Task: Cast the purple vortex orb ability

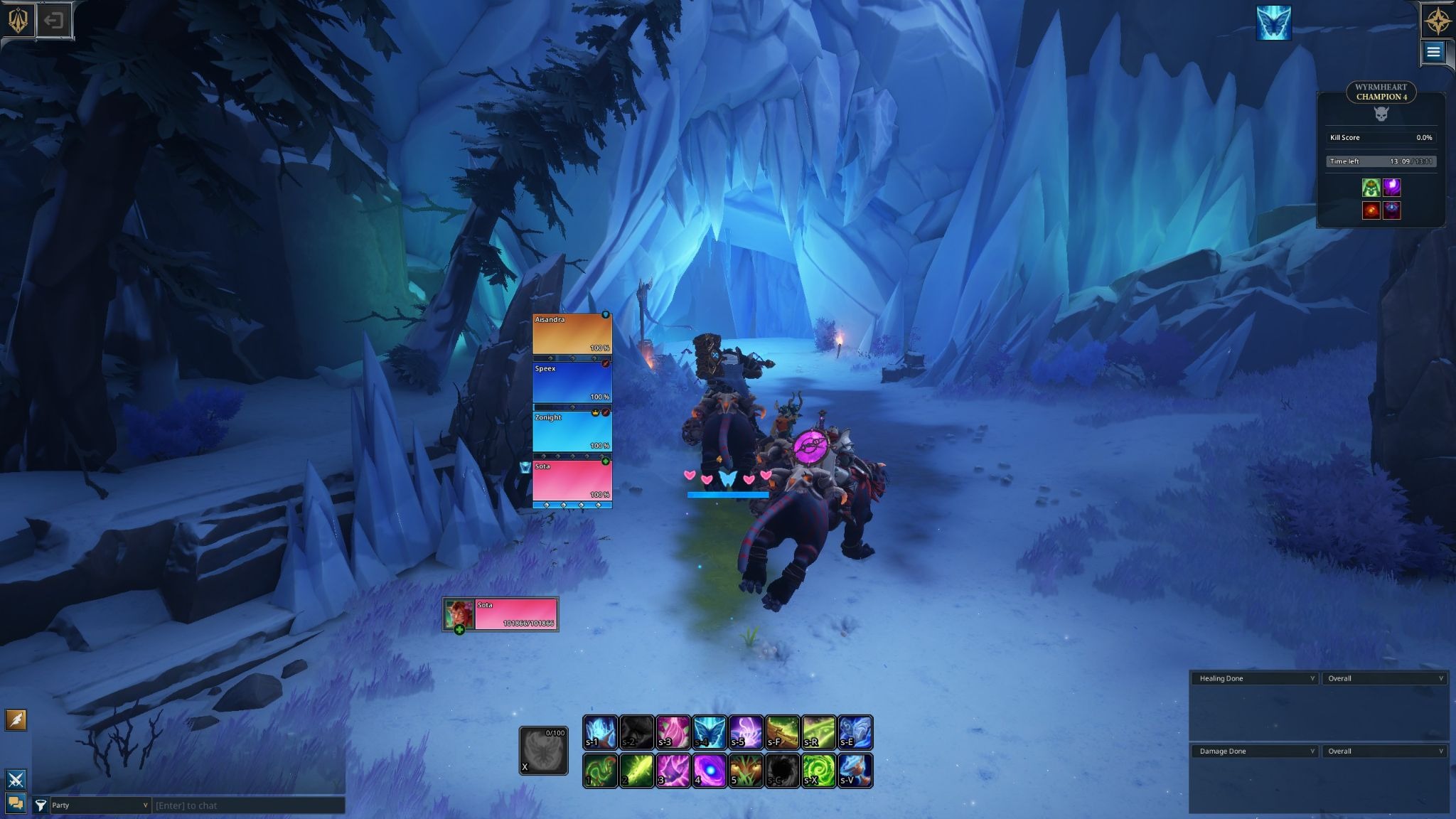Action: coord(709,771)
